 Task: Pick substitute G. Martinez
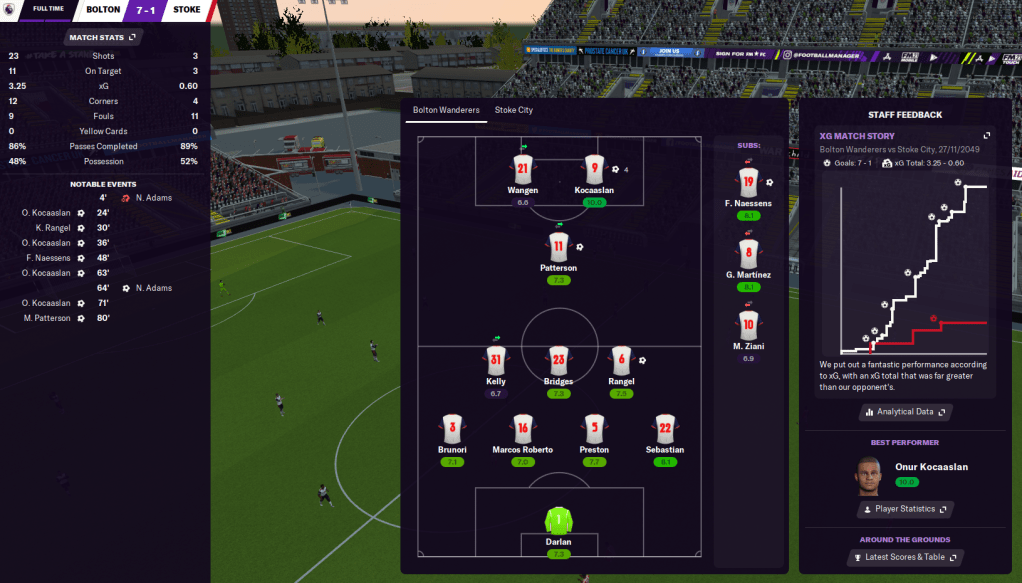(x=748, y=253)
